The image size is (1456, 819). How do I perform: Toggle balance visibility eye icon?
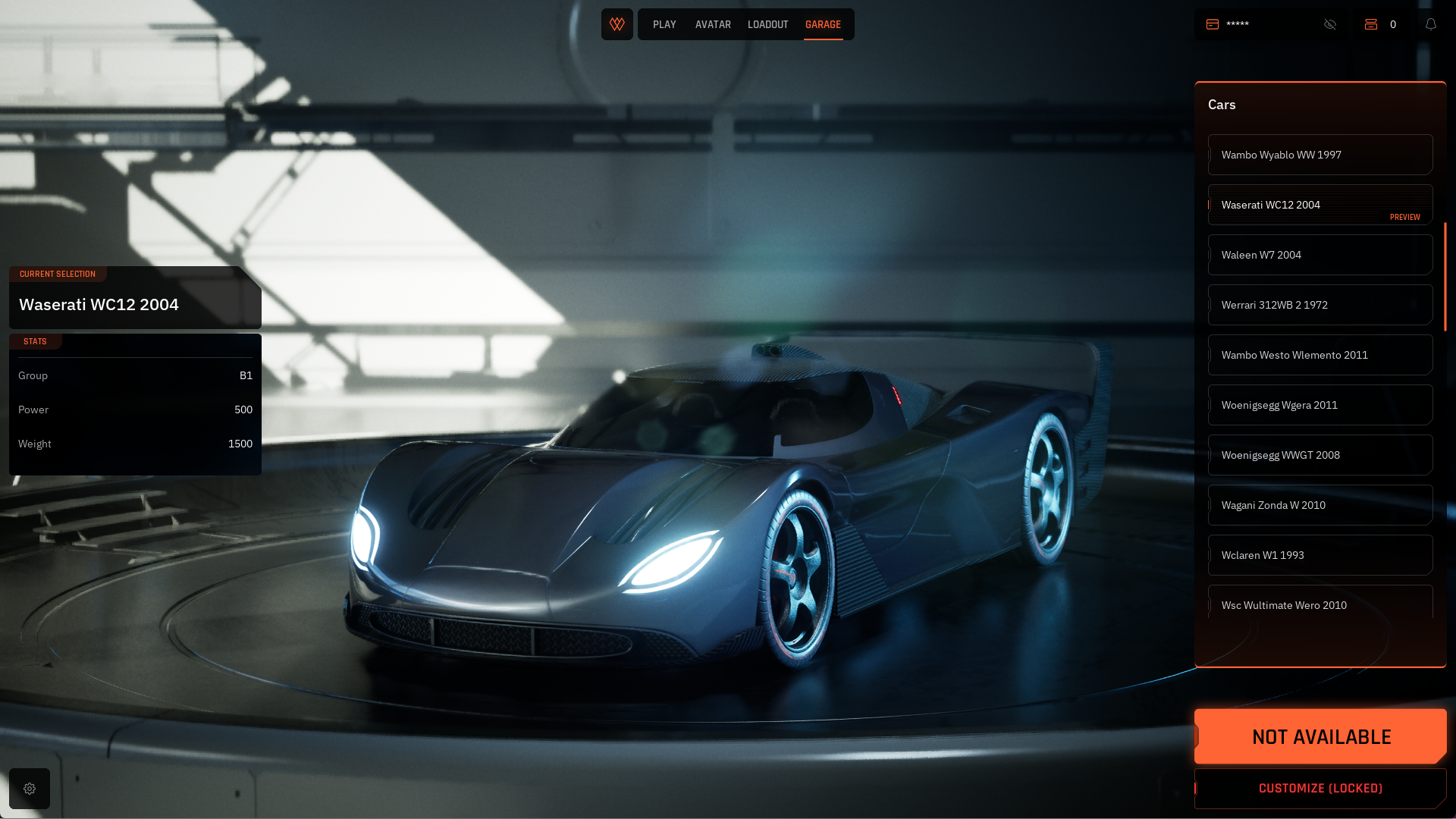(1330, 24)
